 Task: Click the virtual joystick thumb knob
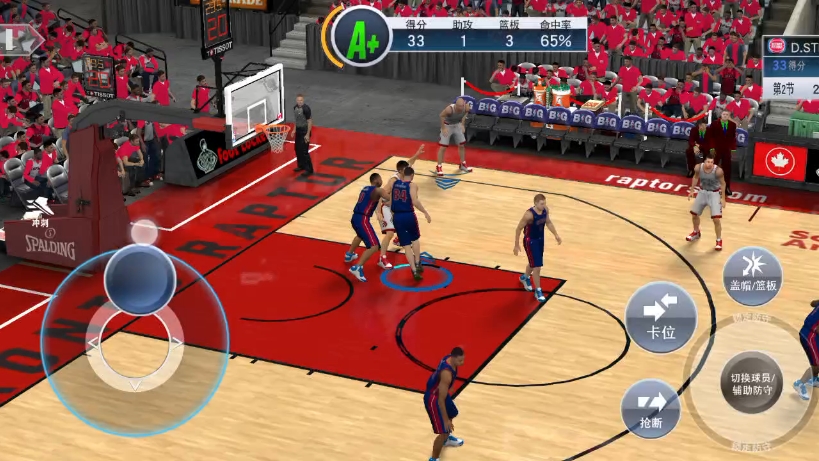tap(140, 279)
